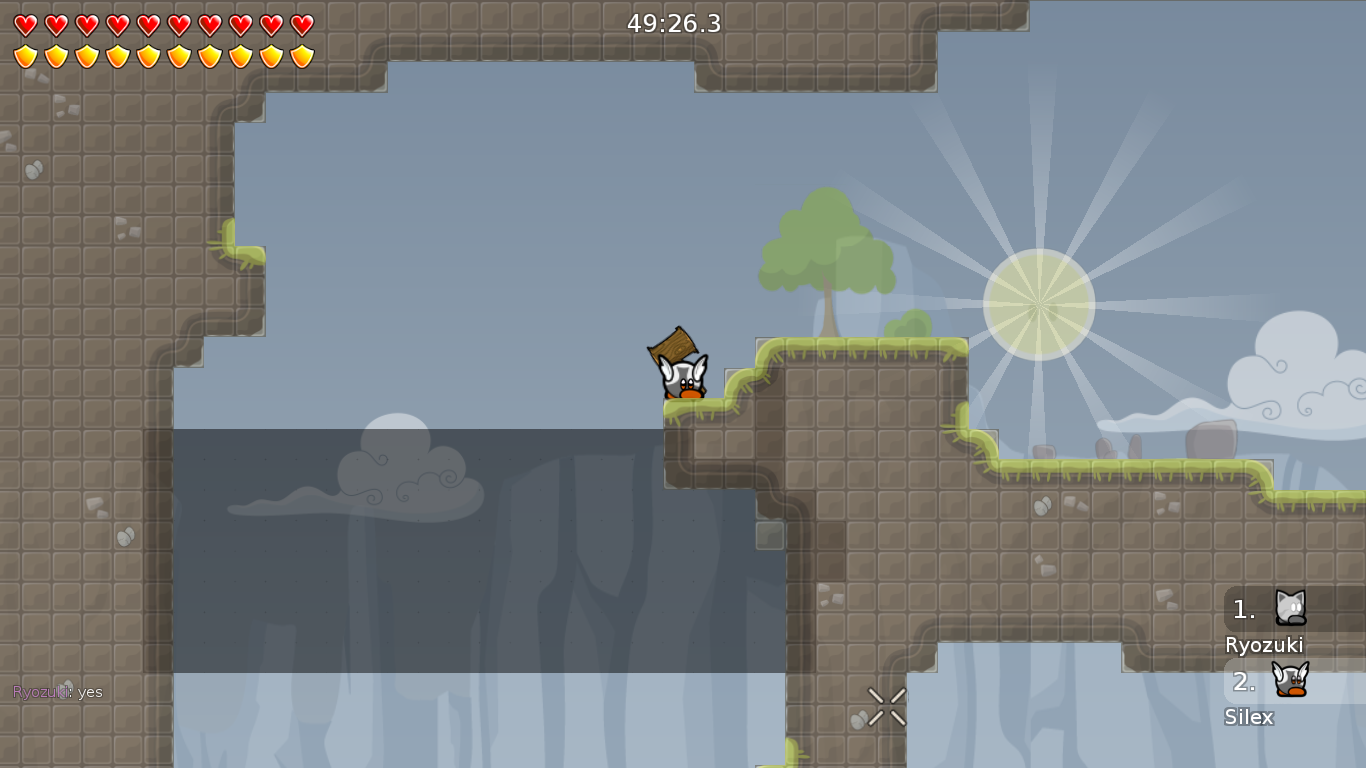The image size is (1366, 768).
Task: Click the Ryozuki name on the scoreboard
Action: tap(1263, 645)
